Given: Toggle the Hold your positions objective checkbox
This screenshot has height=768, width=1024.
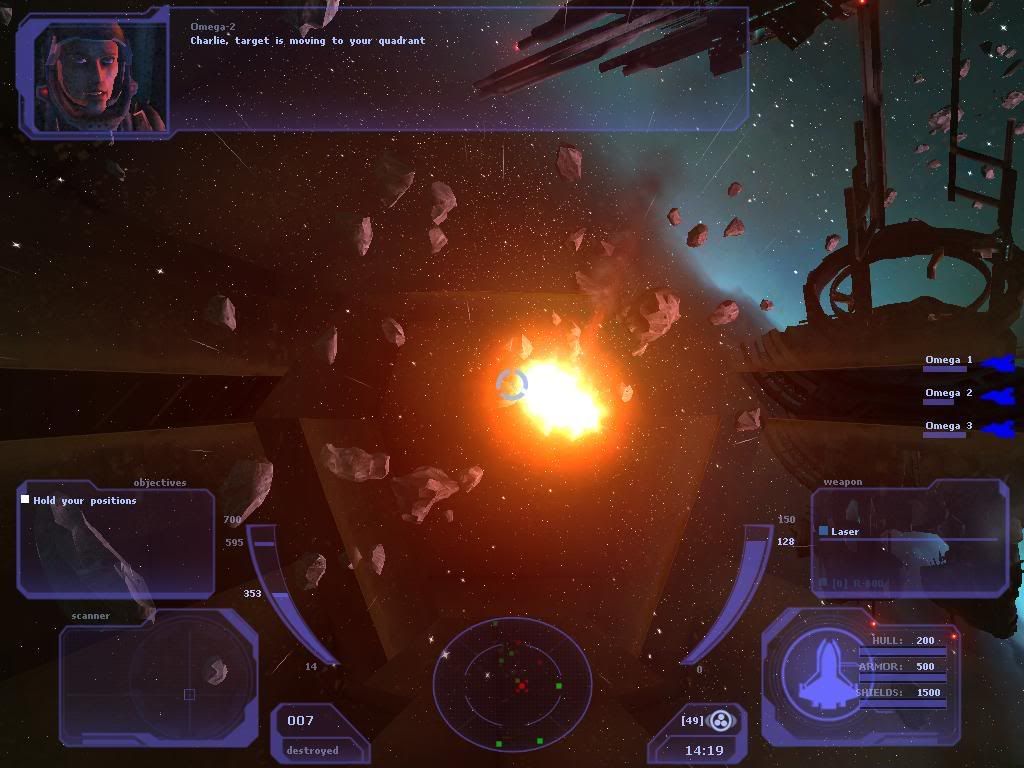Looking at the screenshot, I should (25, 500).
